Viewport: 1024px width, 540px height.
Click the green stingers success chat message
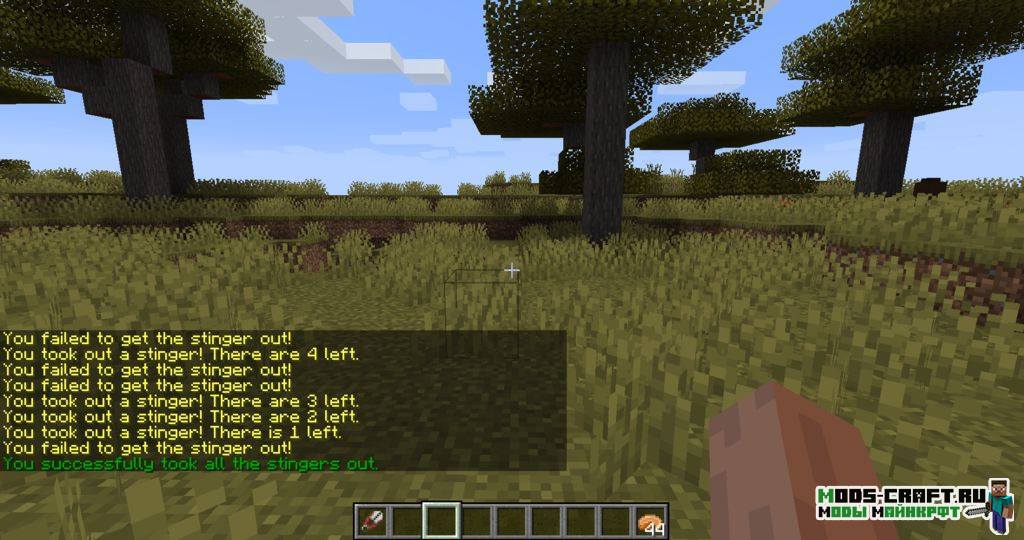pyautogui.click(x=190, y=464)
